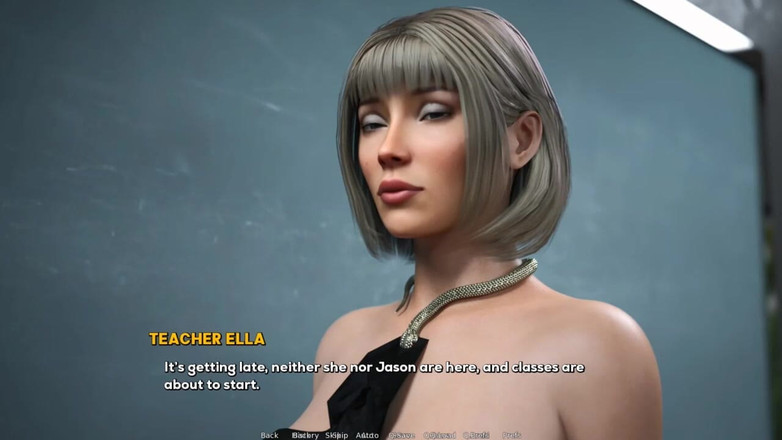Open the History dialogue log
The image size is (782, 440).
304,435
